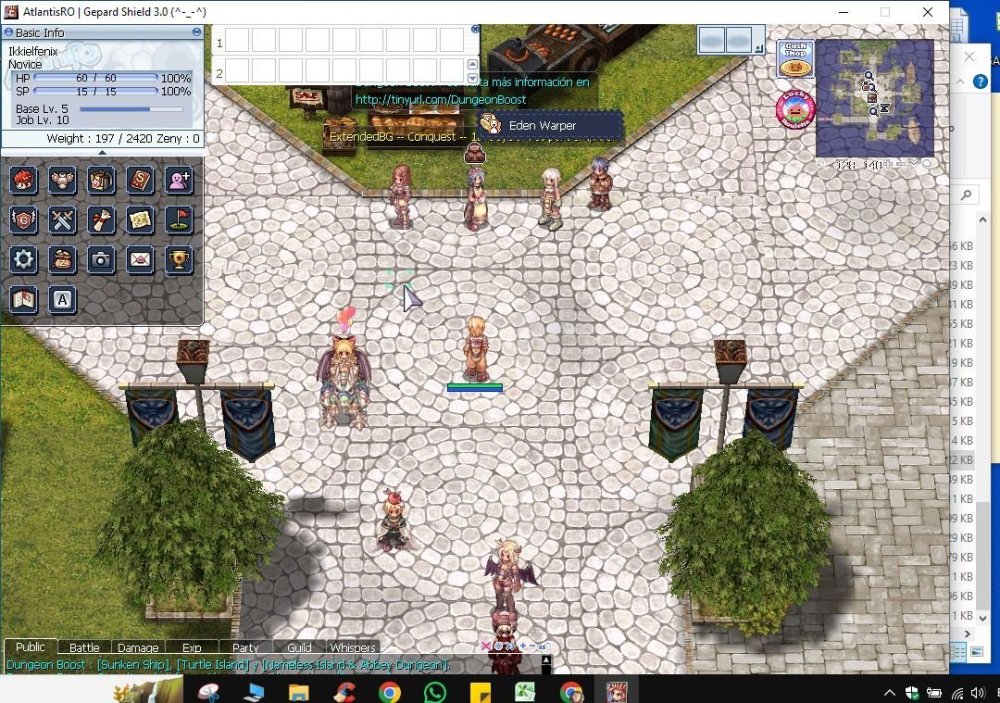
Task: Click the quest scroll icon
Action: coord(101,220)
